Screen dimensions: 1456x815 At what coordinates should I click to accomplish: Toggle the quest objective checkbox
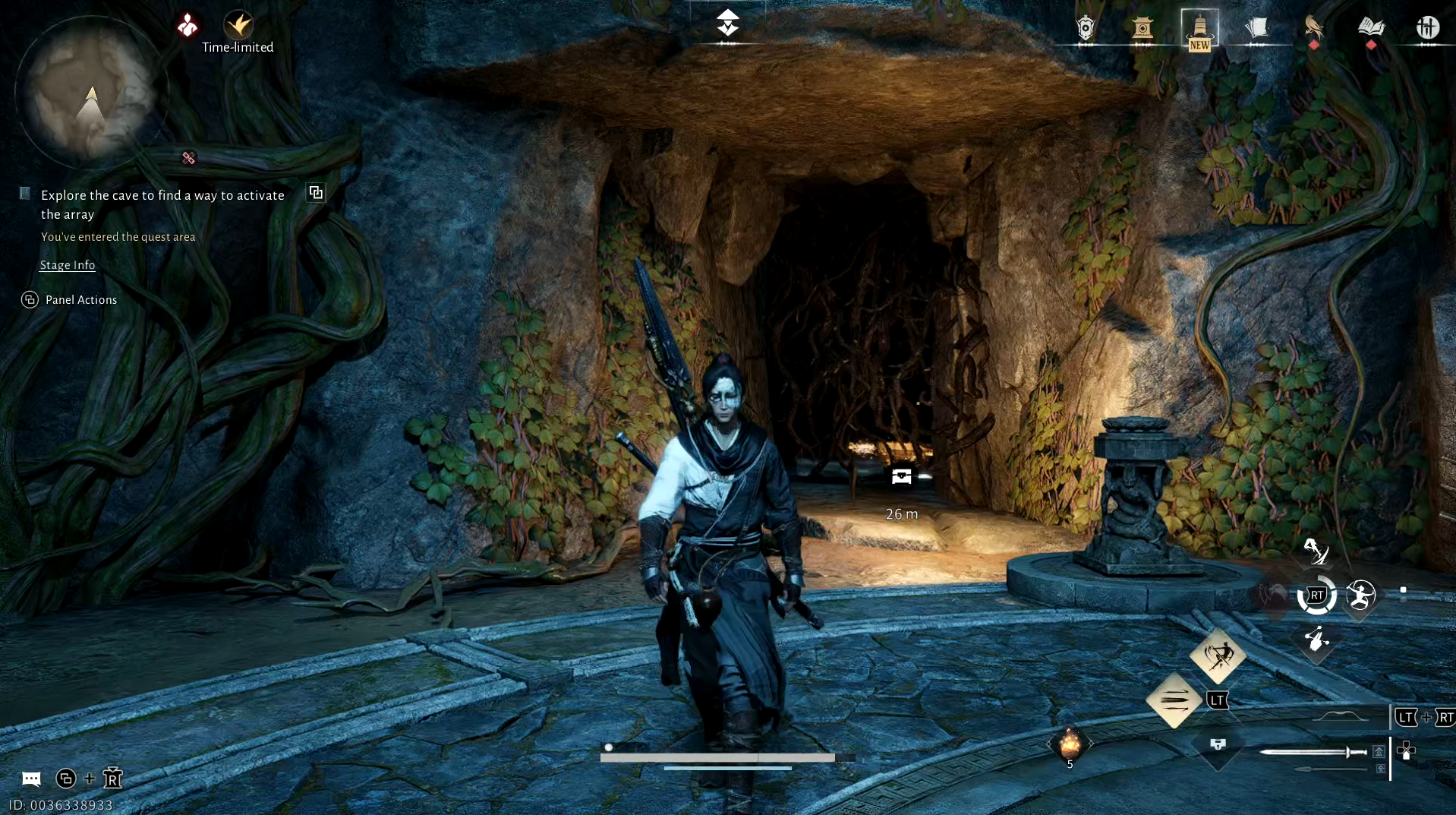pos(24,193)
